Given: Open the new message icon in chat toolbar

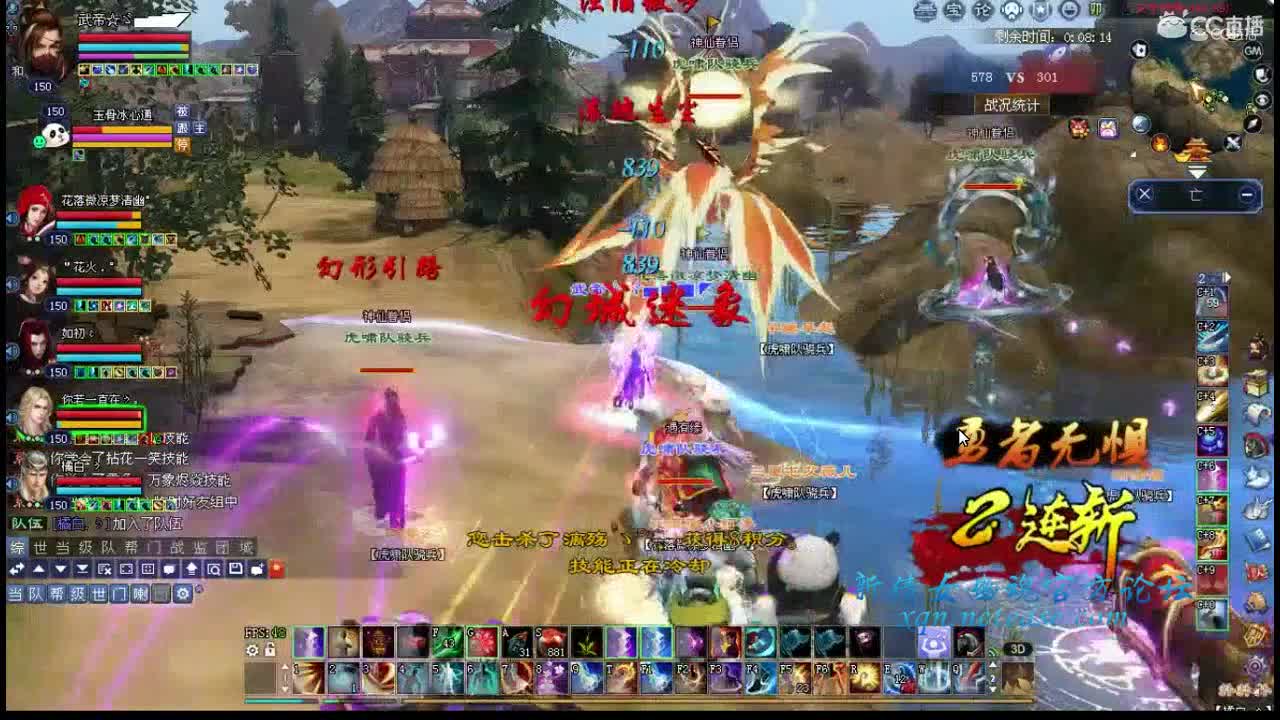Looking at the screenshot, I should 257,569.
